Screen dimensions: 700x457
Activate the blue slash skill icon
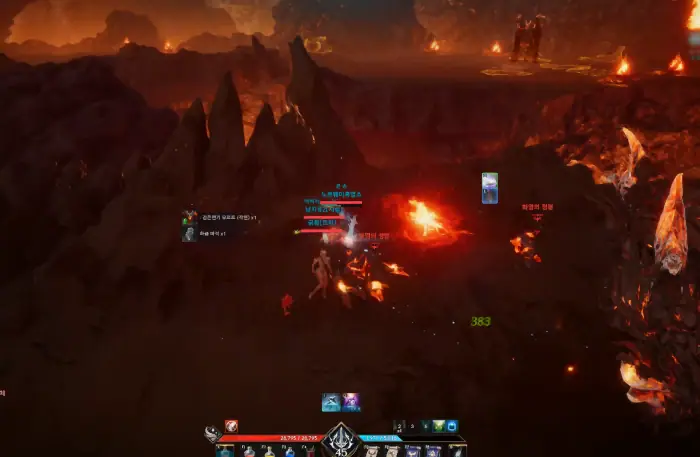point(330,402)
